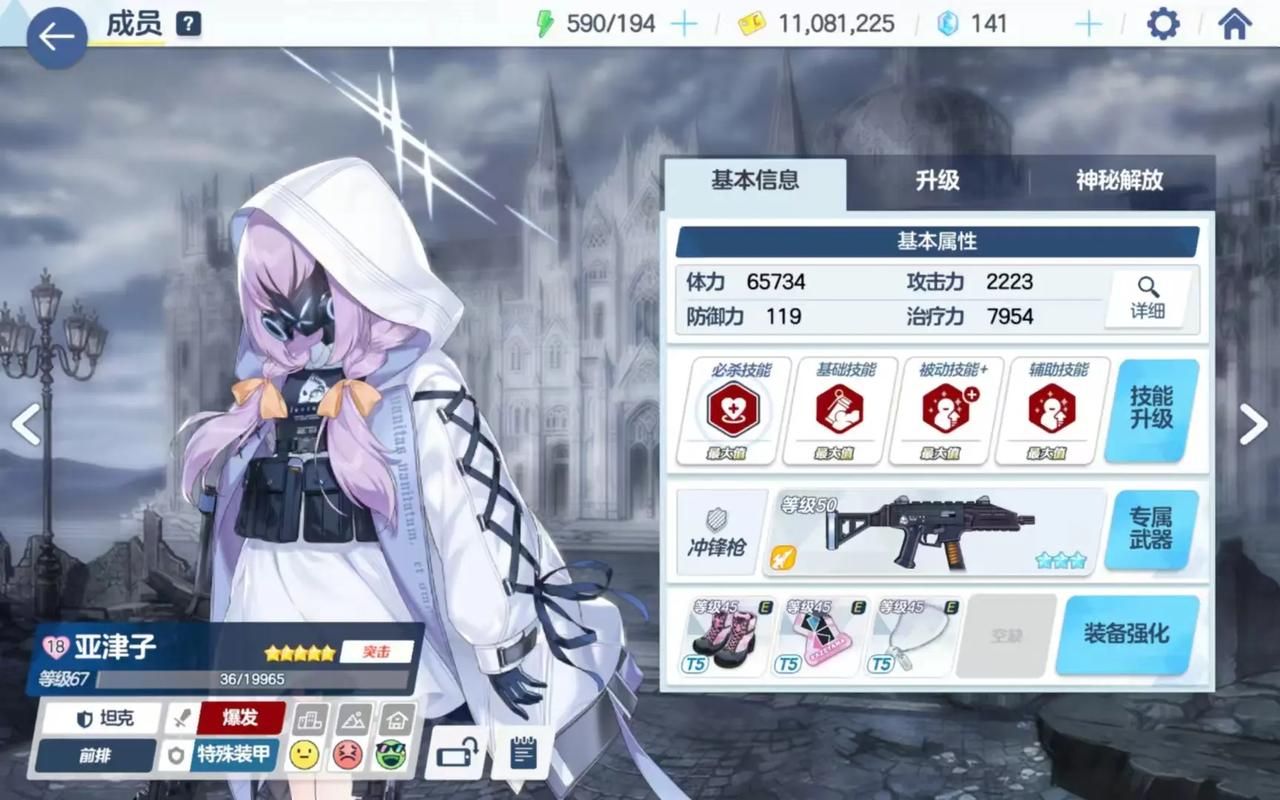Select the necklace equipment slot
The image size is (1280, 800).
[910, 636]
